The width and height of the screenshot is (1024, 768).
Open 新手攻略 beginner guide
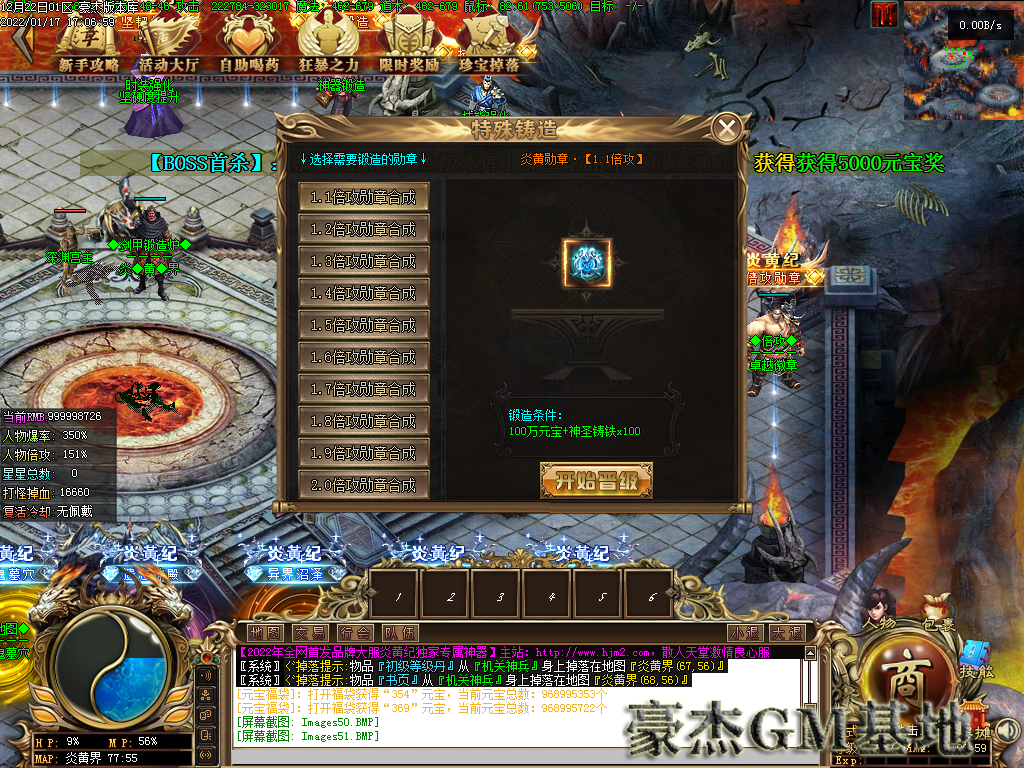[89, 44]
